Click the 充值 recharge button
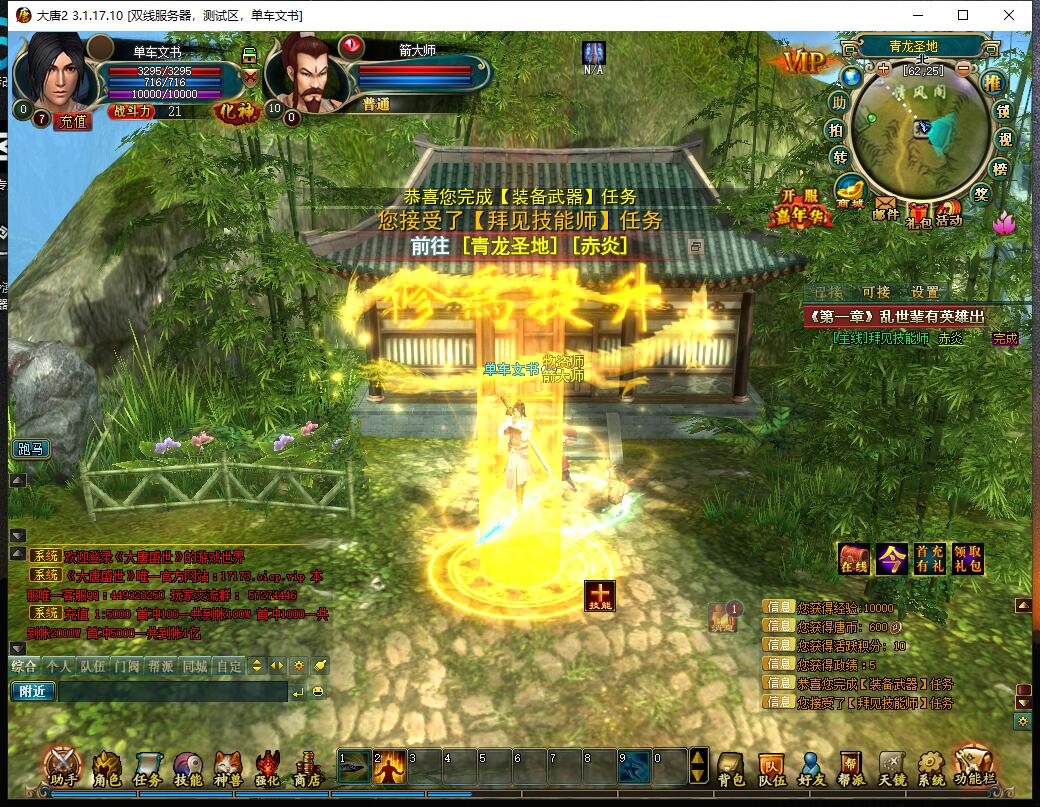The image size is (1040, 807). (73, 121)
